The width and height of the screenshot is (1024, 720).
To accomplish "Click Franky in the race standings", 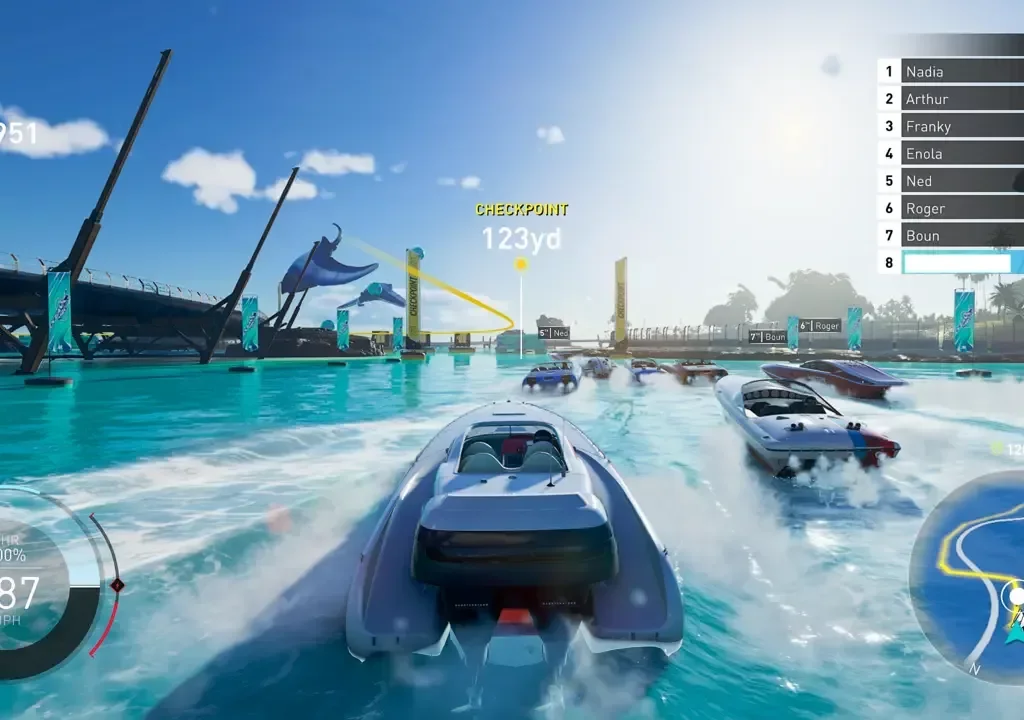I will click(960, 126).
